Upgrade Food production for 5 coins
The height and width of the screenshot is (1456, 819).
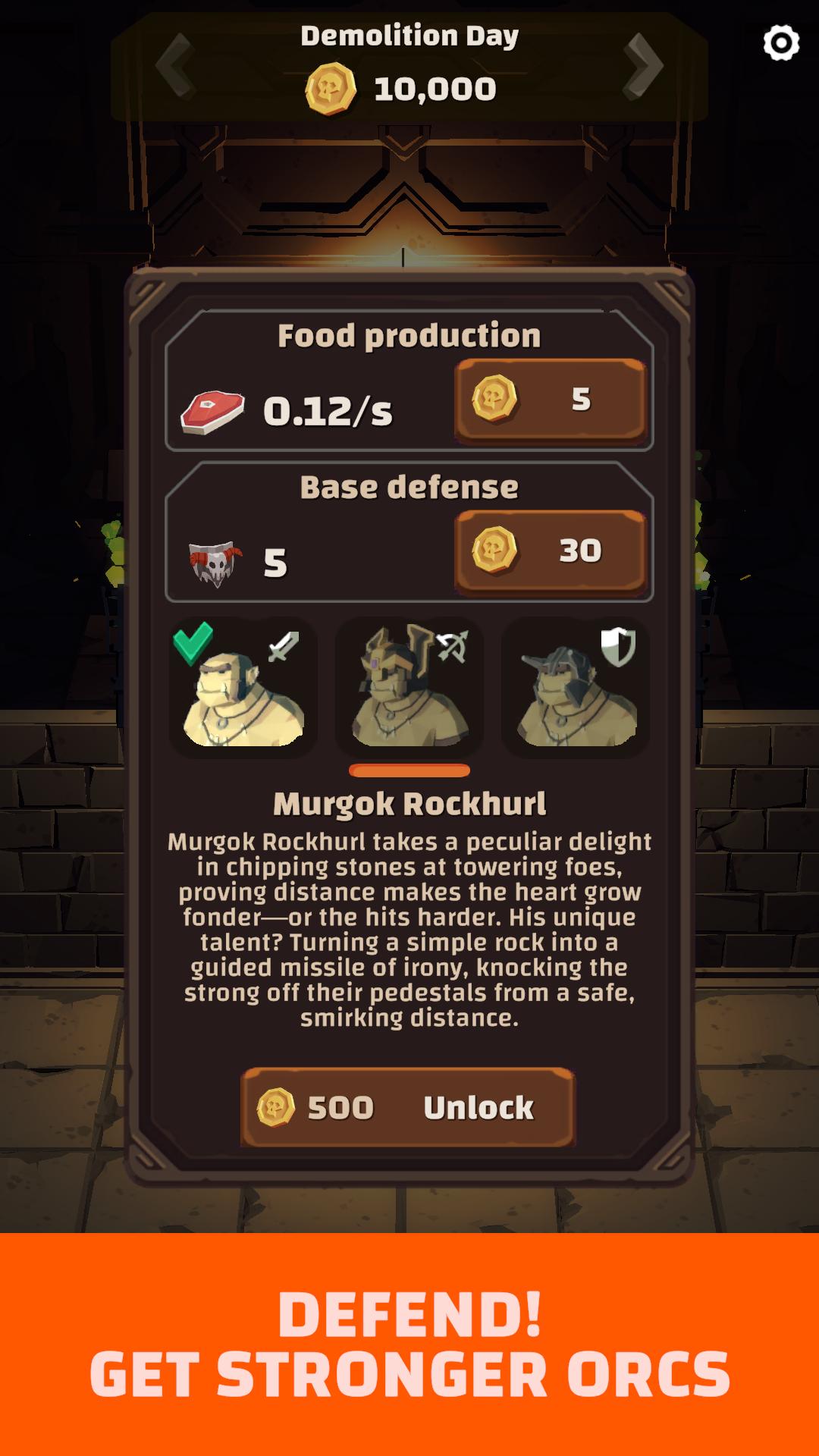550,400
